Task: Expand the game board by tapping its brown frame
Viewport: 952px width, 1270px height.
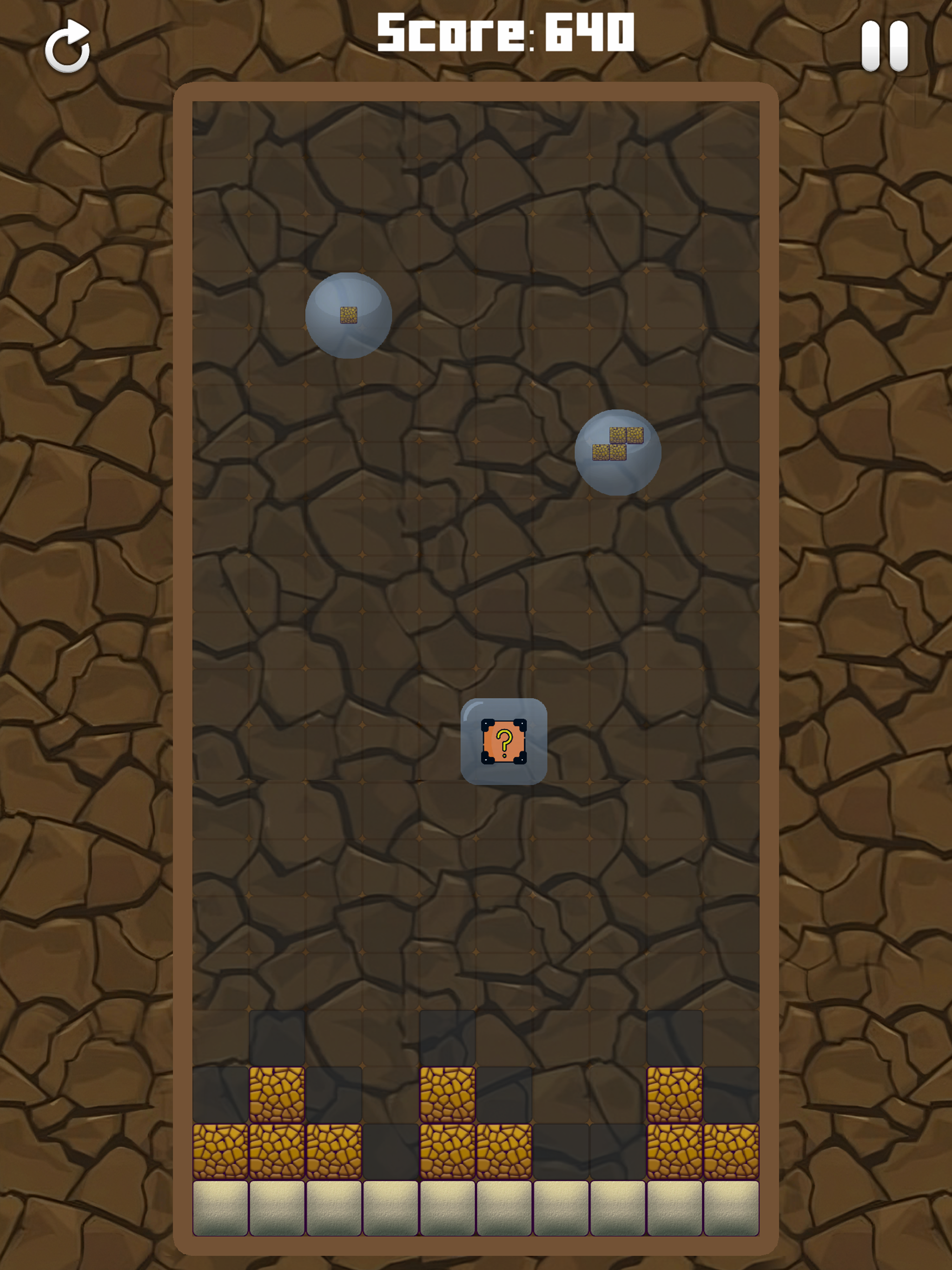Action: click(x=476, y=92)
